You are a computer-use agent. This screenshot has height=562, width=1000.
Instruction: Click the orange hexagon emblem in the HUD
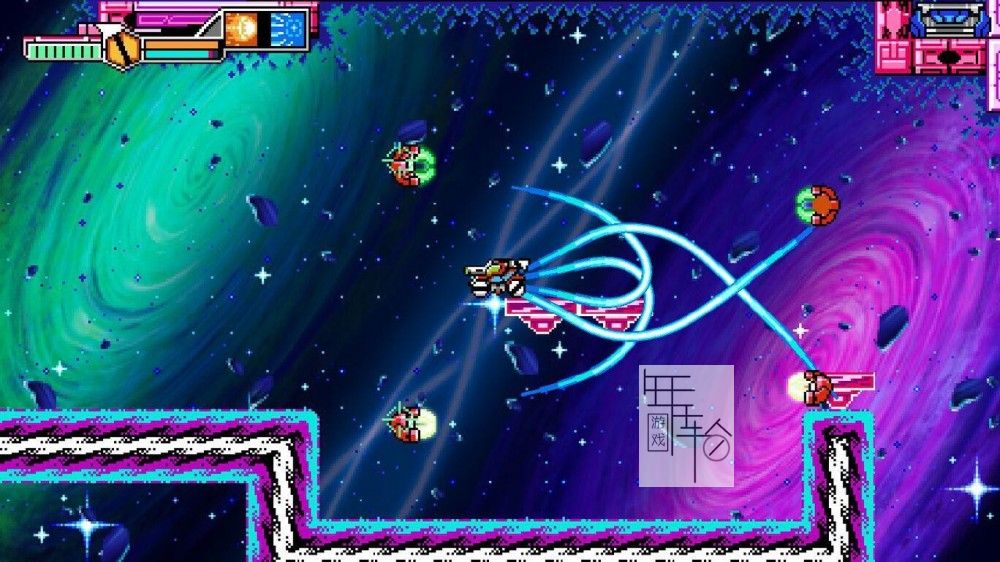click(x=122, y=49)
